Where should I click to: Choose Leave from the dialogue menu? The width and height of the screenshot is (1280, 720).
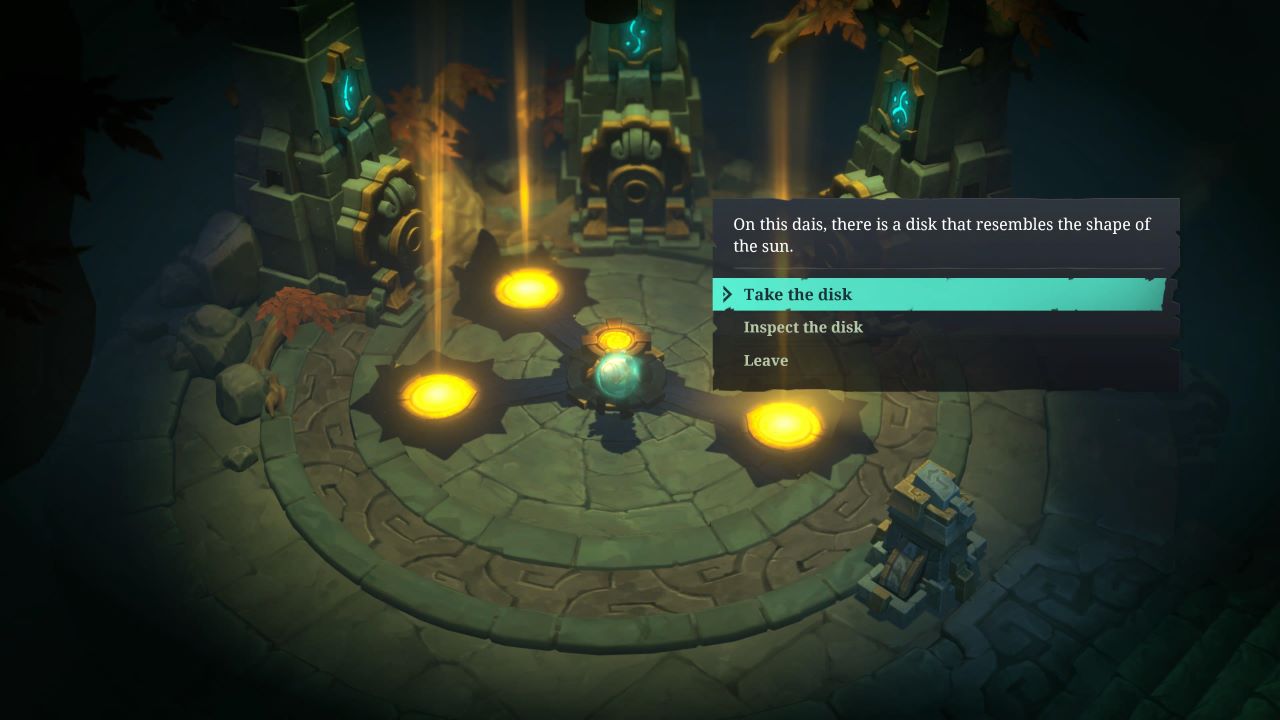(765, 360)
